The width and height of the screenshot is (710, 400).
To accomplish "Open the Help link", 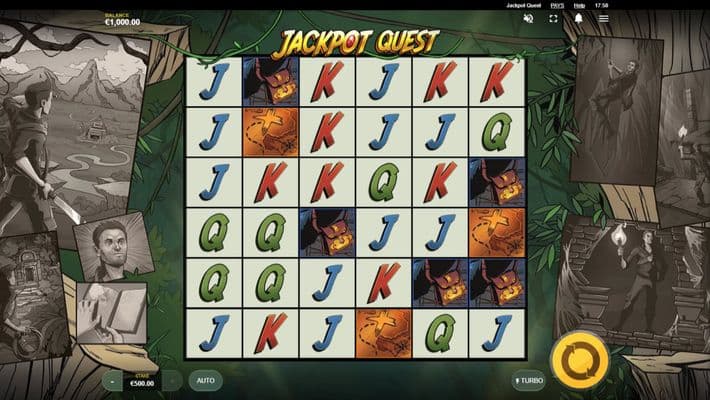I will pos(579,5).
